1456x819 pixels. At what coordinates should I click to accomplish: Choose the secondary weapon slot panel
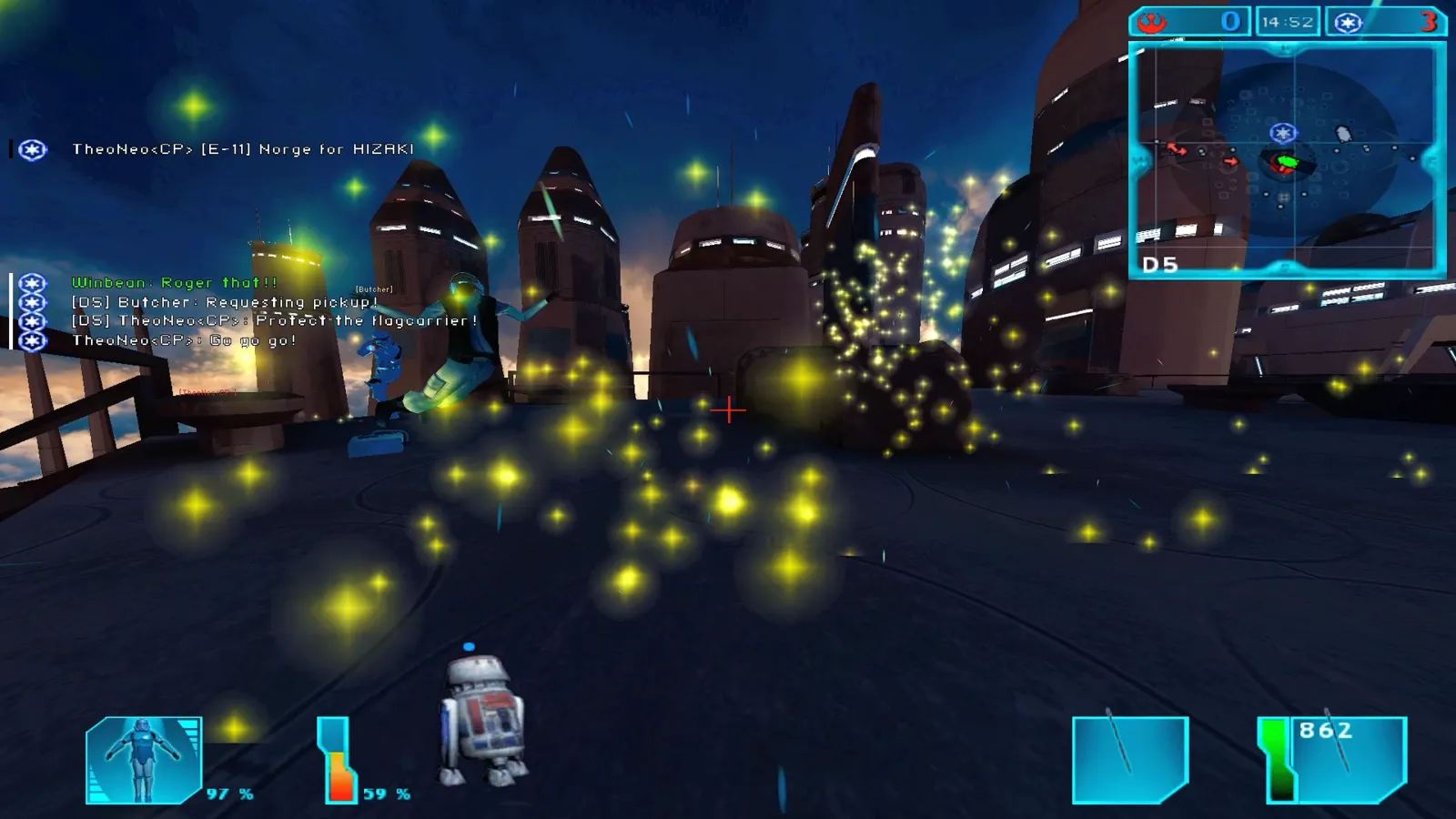[x=1130, y=760]
